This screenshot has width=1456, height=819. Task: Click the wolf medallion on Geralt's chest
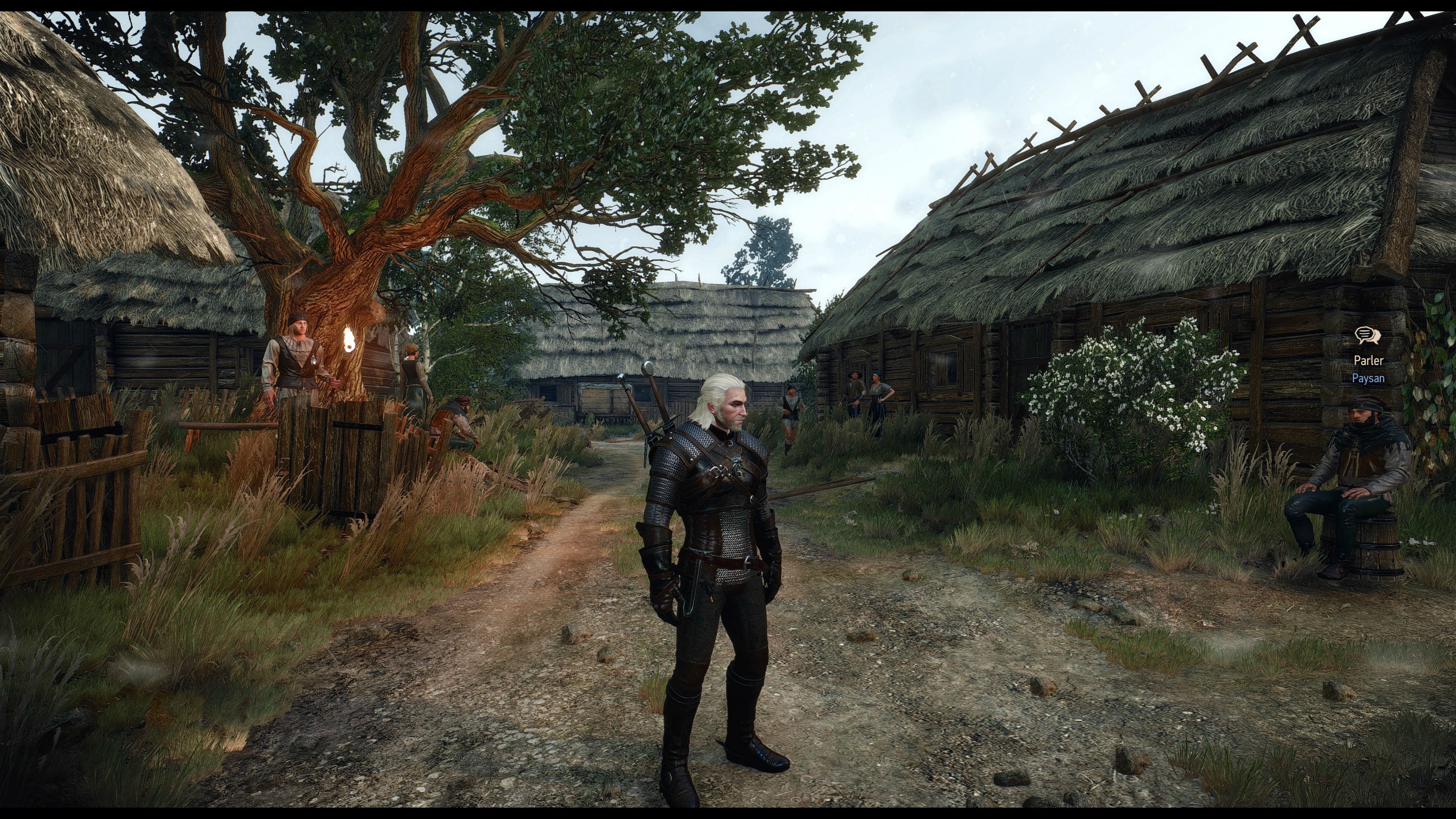738,460
